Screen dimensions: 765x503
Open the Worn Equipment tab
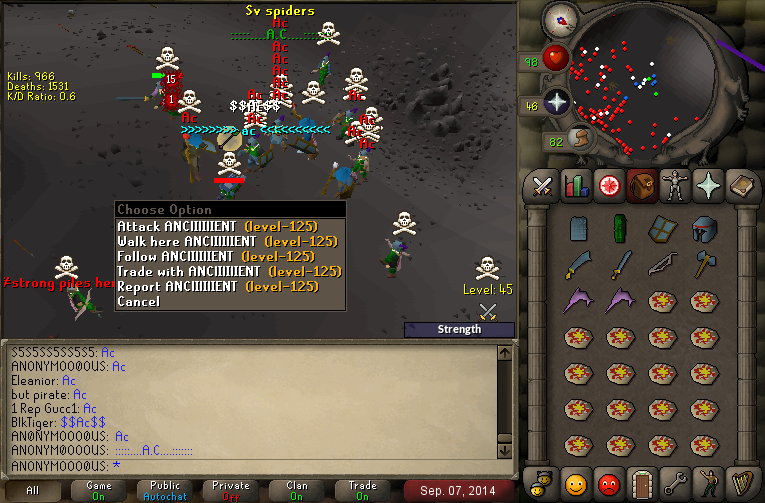click(678, 185)
